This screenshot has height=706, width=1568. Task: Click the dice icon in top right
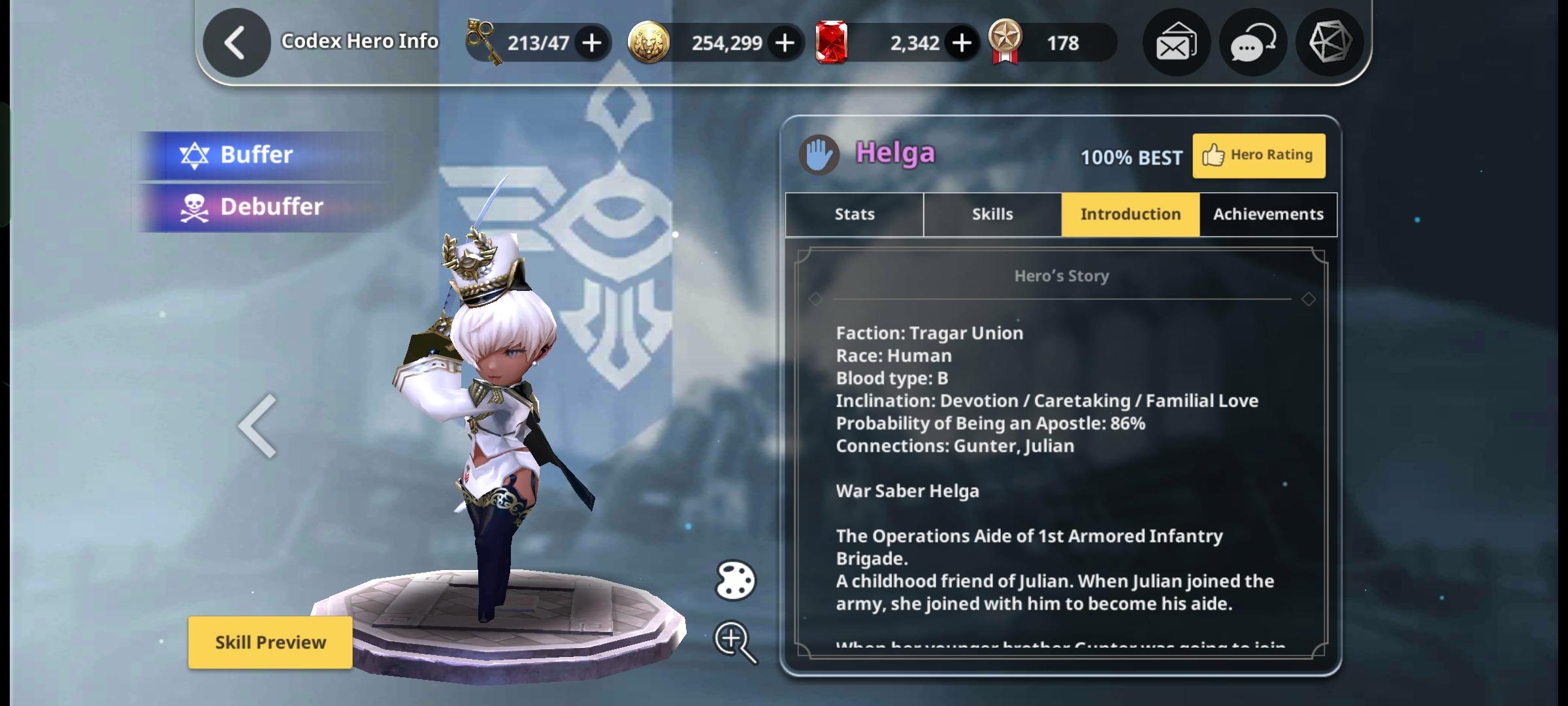tap(1329, 42)
